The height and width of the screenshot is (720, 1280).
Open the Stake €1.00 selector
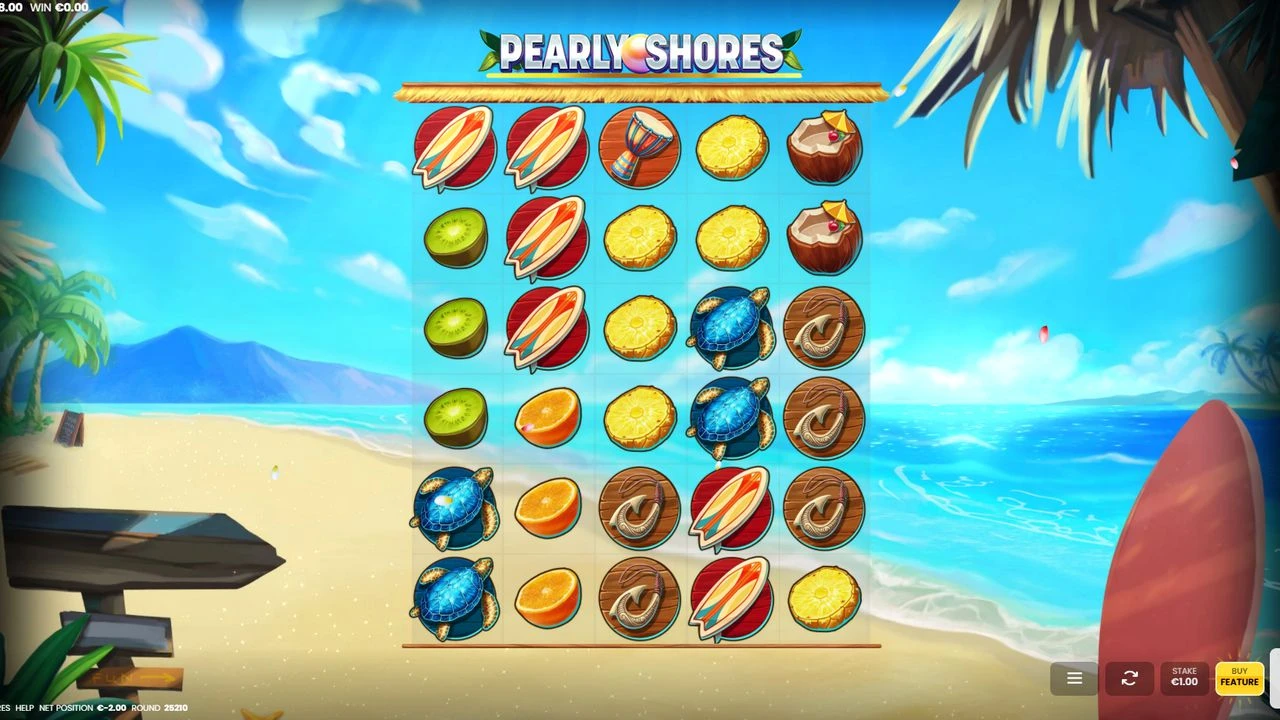coord(1184,678)
